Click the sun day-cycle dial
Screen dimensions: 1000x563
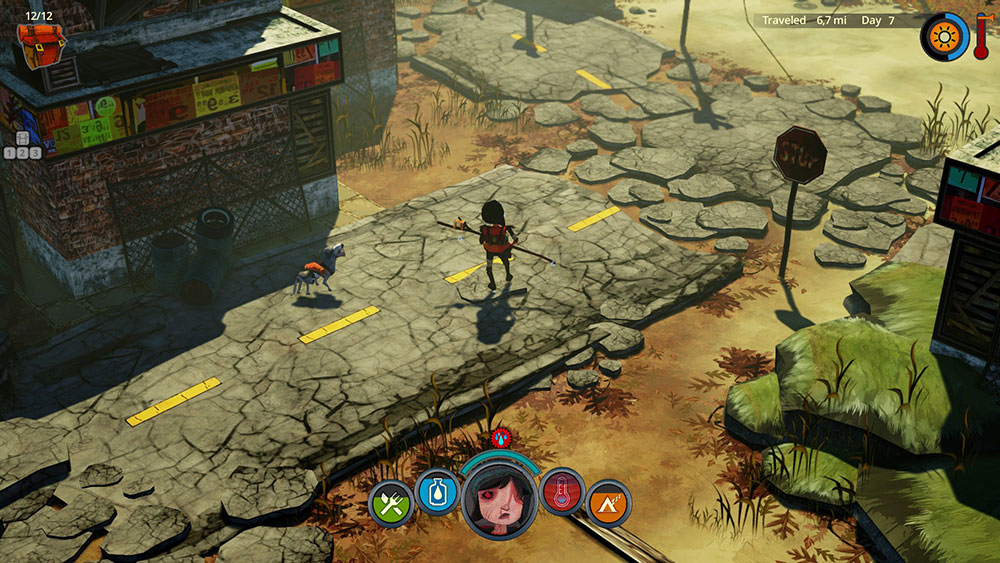[941, 36]
